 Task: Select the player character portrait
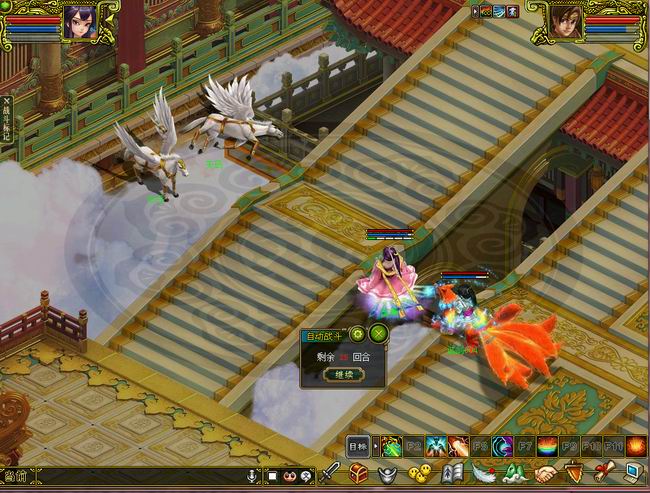(x=78, y=21)
